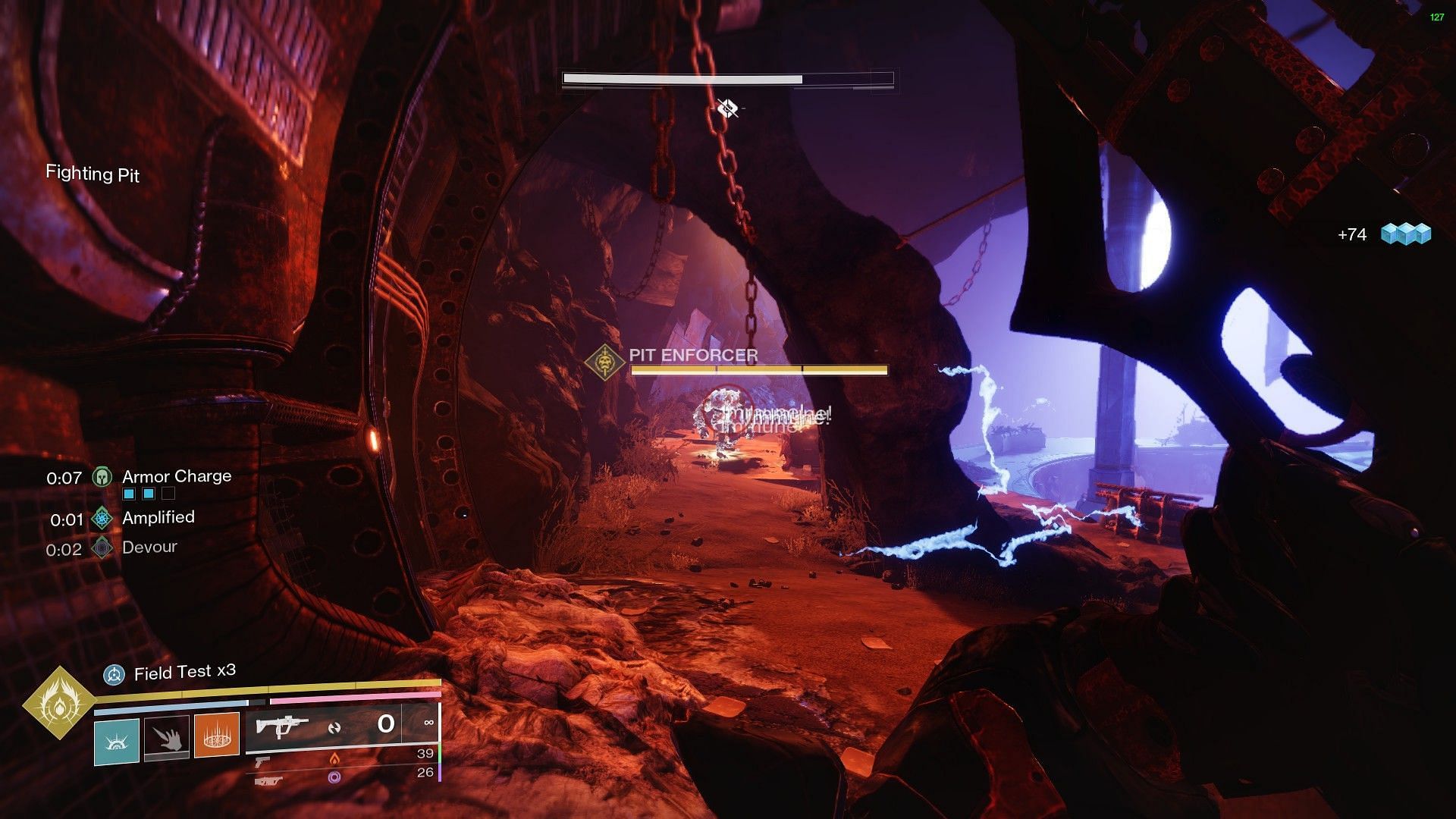Select the teal grenade ability icon
1456x819 pixels.
(x=117, y=739)
